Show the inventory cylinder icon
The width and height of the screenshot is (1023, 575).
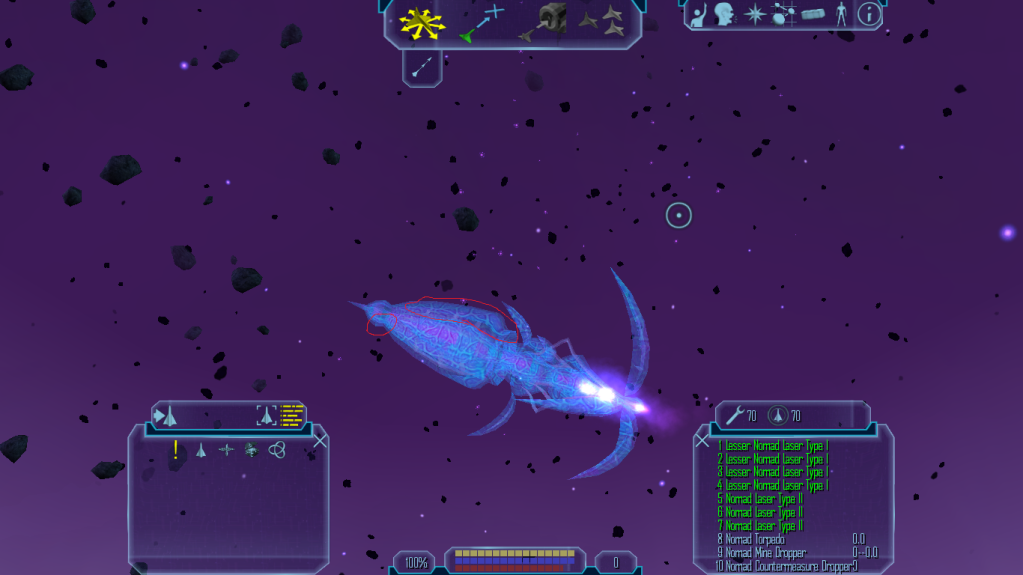[816, 14]
